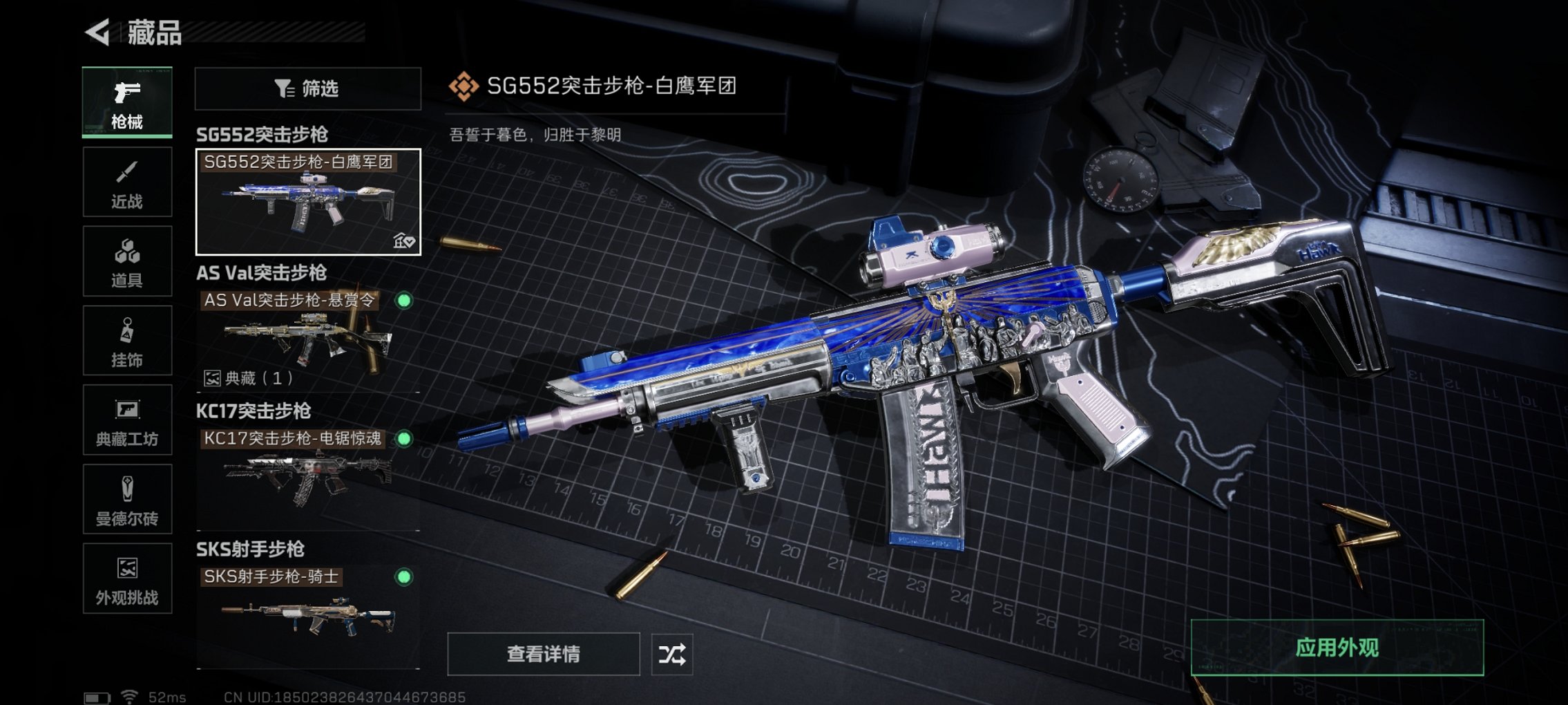
Task: Select the 枪械 firearms category icon
Action: (x=127, y=102)
